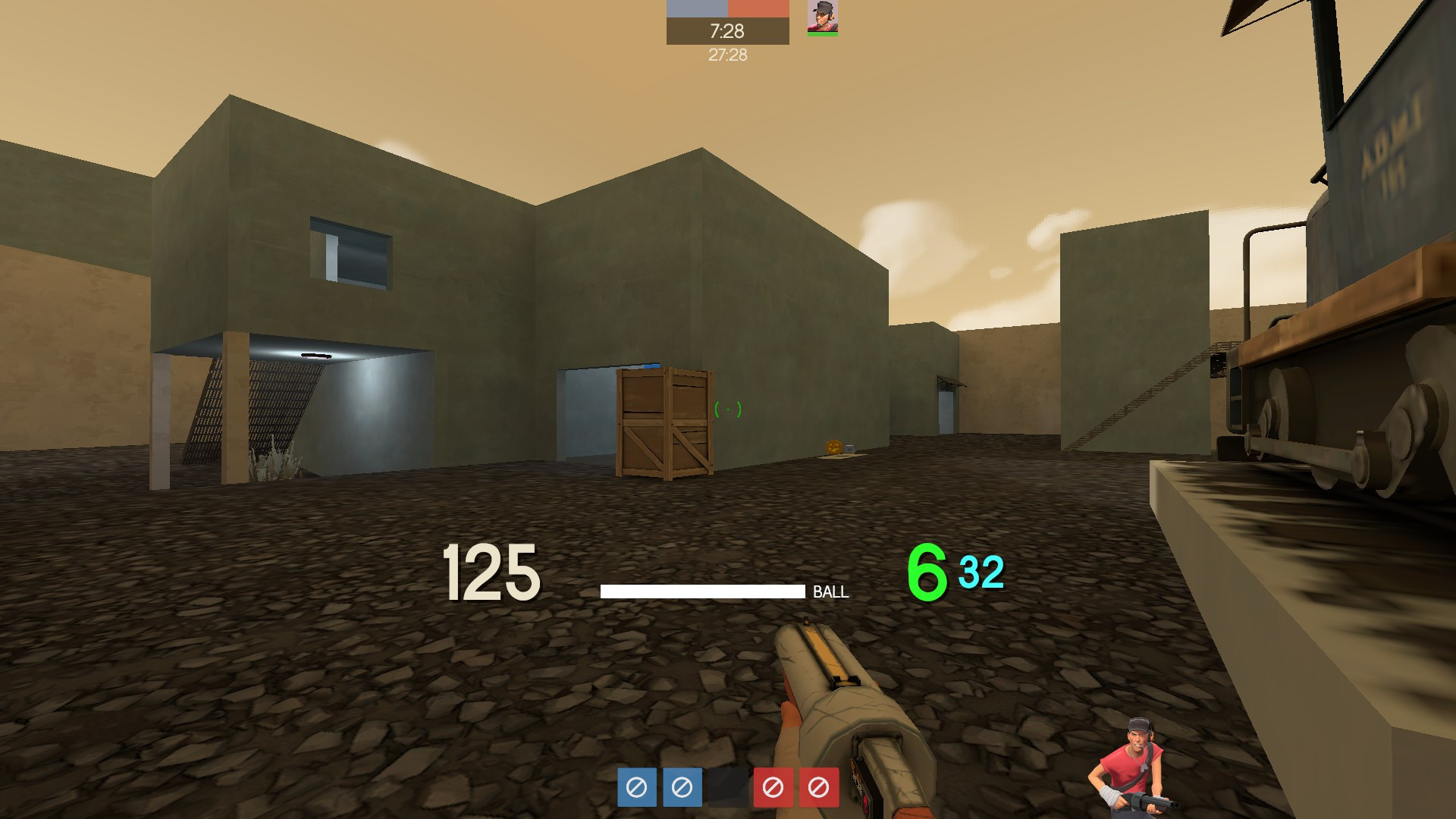Click the green crosshair at screen center
The image size is (1456, 819).
[x=729, y=409]
